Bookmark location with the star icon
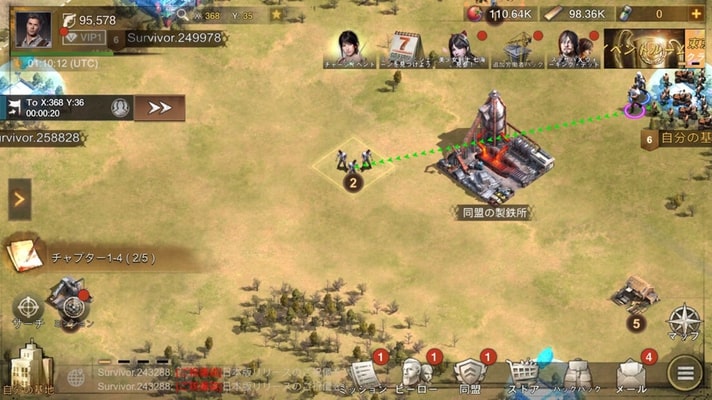This screenshot has width=712, height=400. click(276, 15)
